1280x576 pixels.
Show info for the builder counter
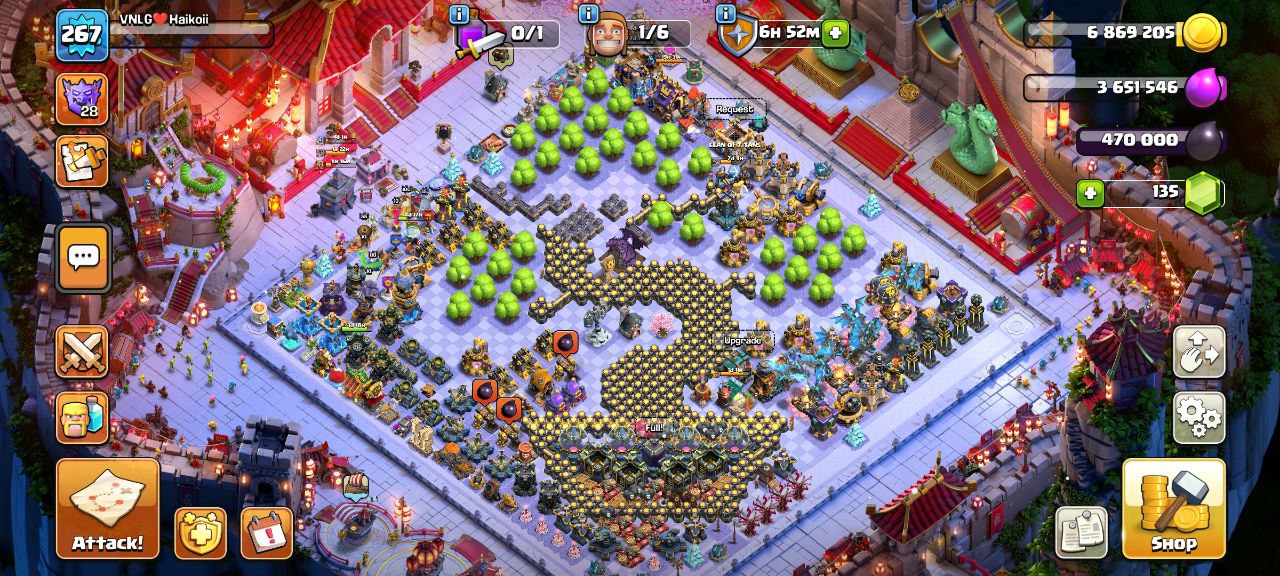(x=589, y=14)
